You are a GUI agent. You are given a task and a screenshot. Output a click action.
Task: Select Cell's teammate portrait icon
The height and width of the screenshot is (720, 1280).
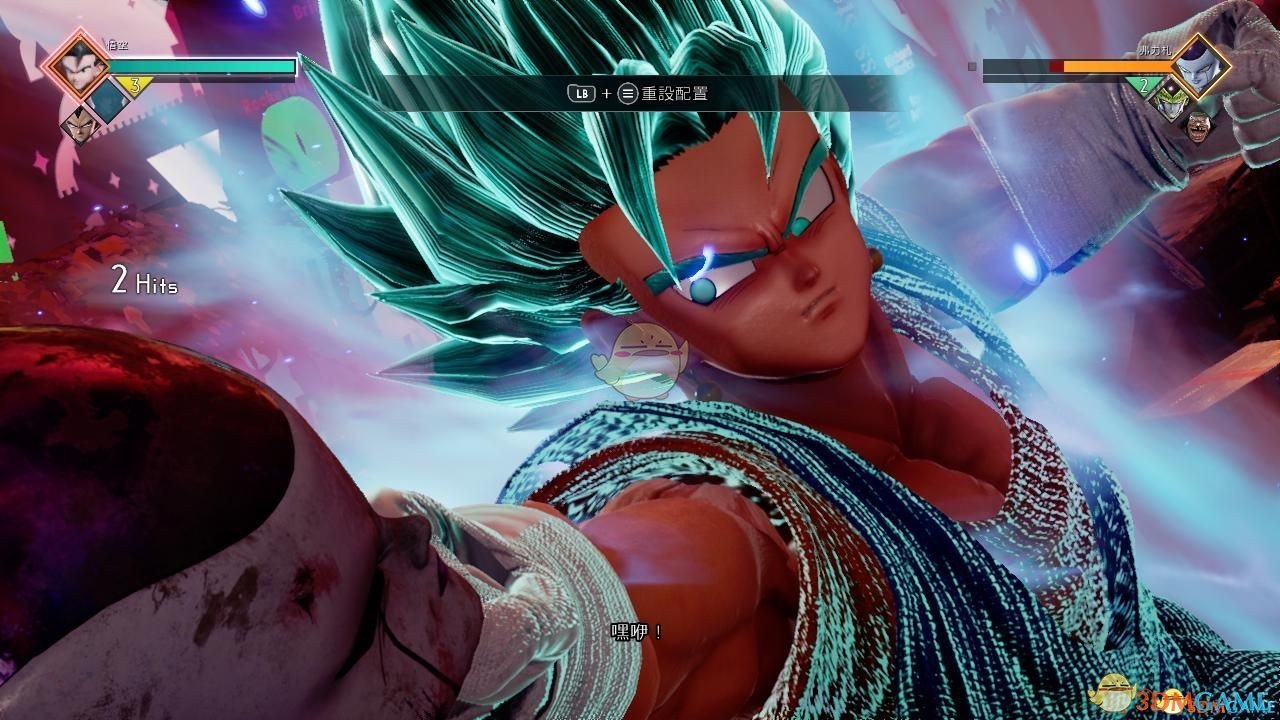pos(1171,102)
